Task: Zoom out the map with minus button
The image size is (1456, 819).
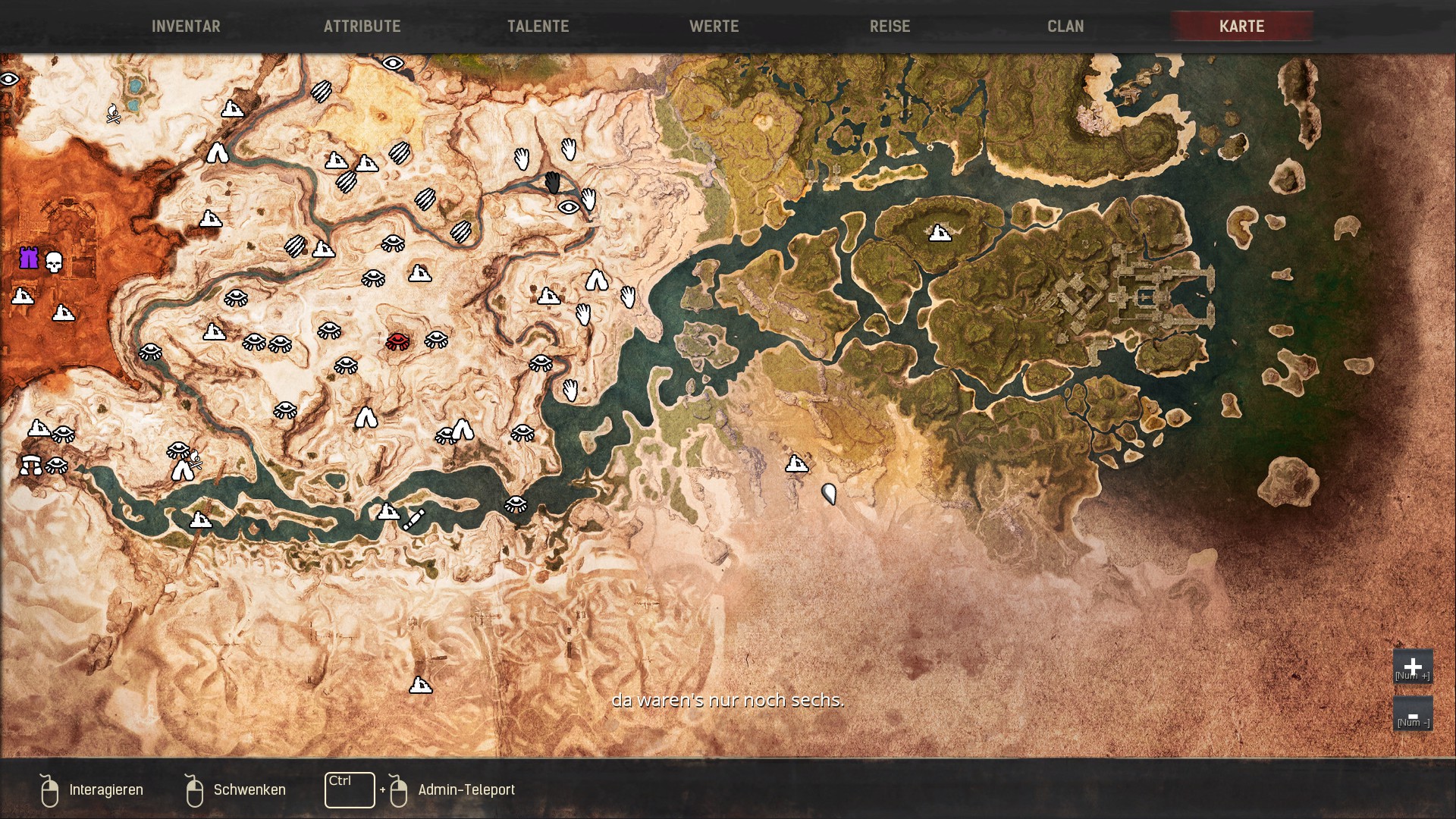Action: (x=1412, y=714)
